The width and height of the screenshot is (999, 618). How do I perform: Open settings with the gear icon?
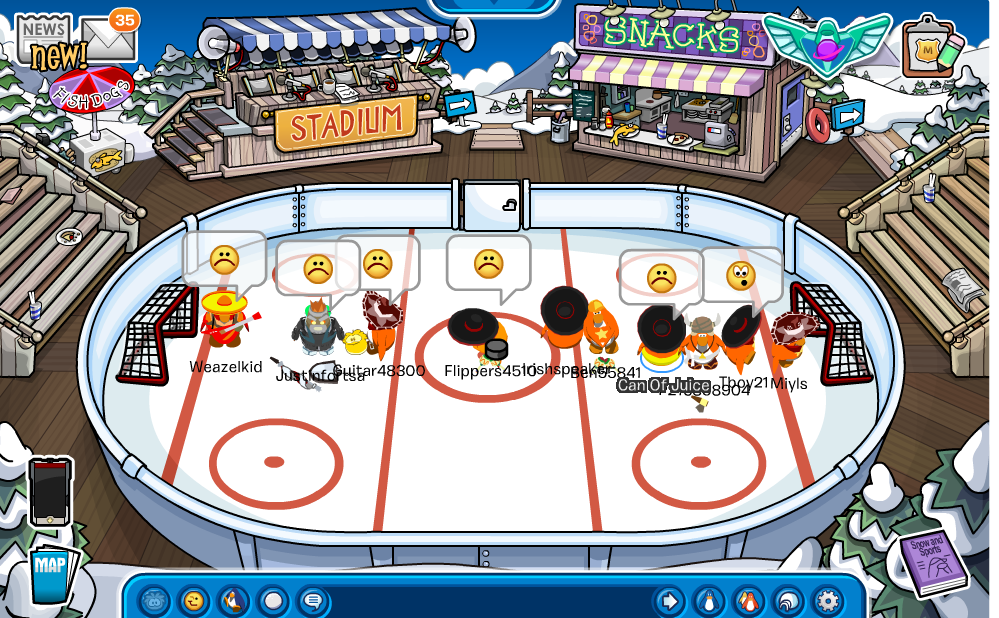tap(827, 601)
